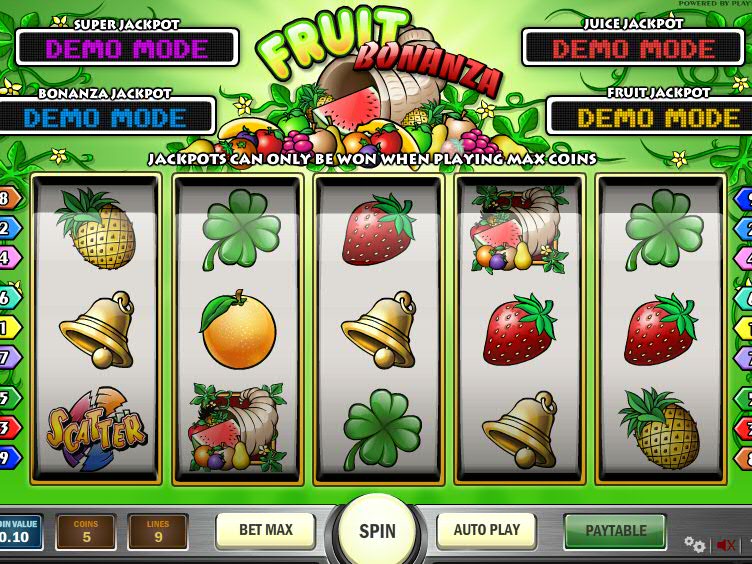The height and width of the screenshot is (564, 752).
Task: Start AUTO PLAY mode
Action: pos(487,530)
